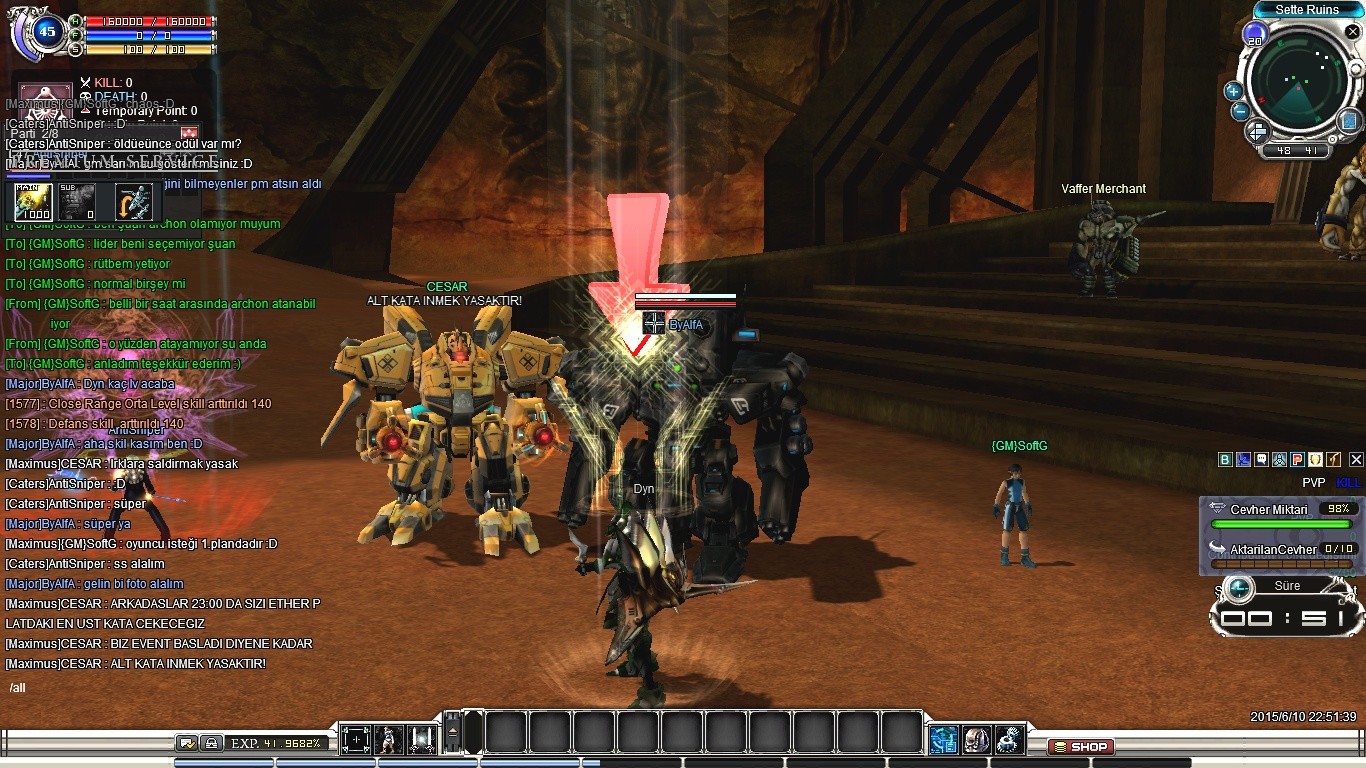1366x768 pixels.
Task: Activate the crosshair target skill icon
Action: (356, 739)
